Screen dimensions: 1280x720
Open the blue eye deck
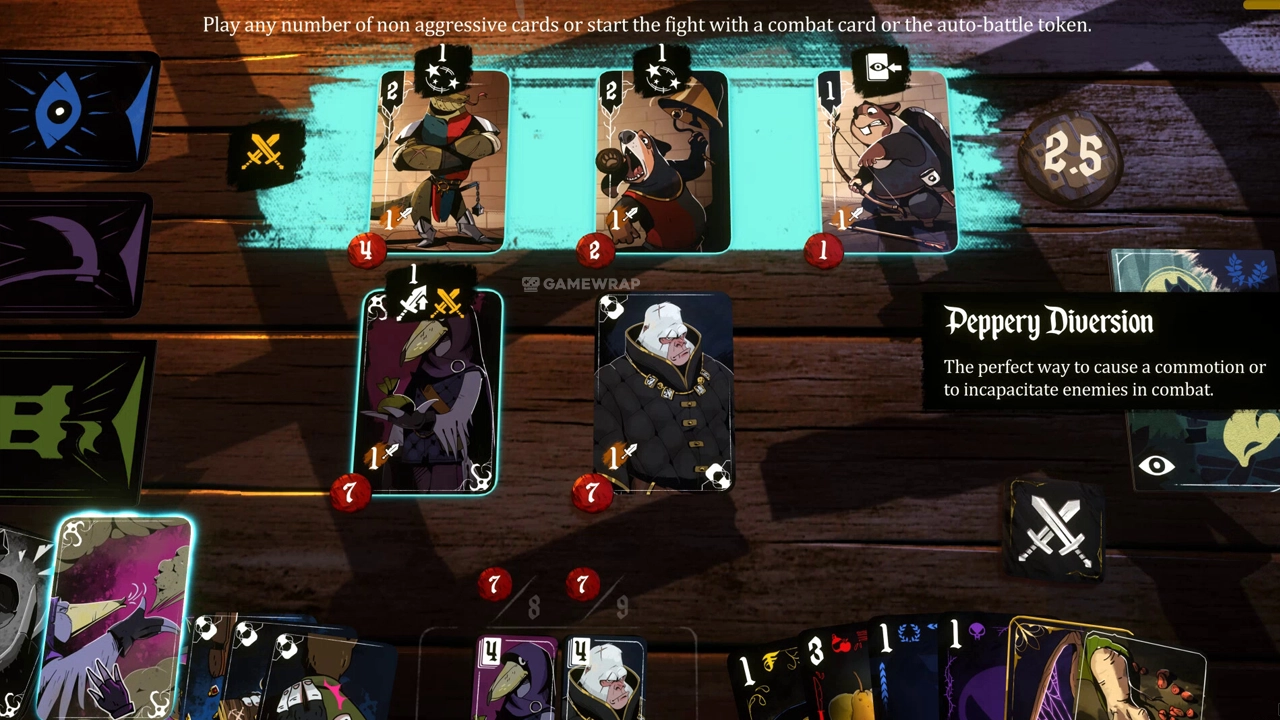click(75, 110)
